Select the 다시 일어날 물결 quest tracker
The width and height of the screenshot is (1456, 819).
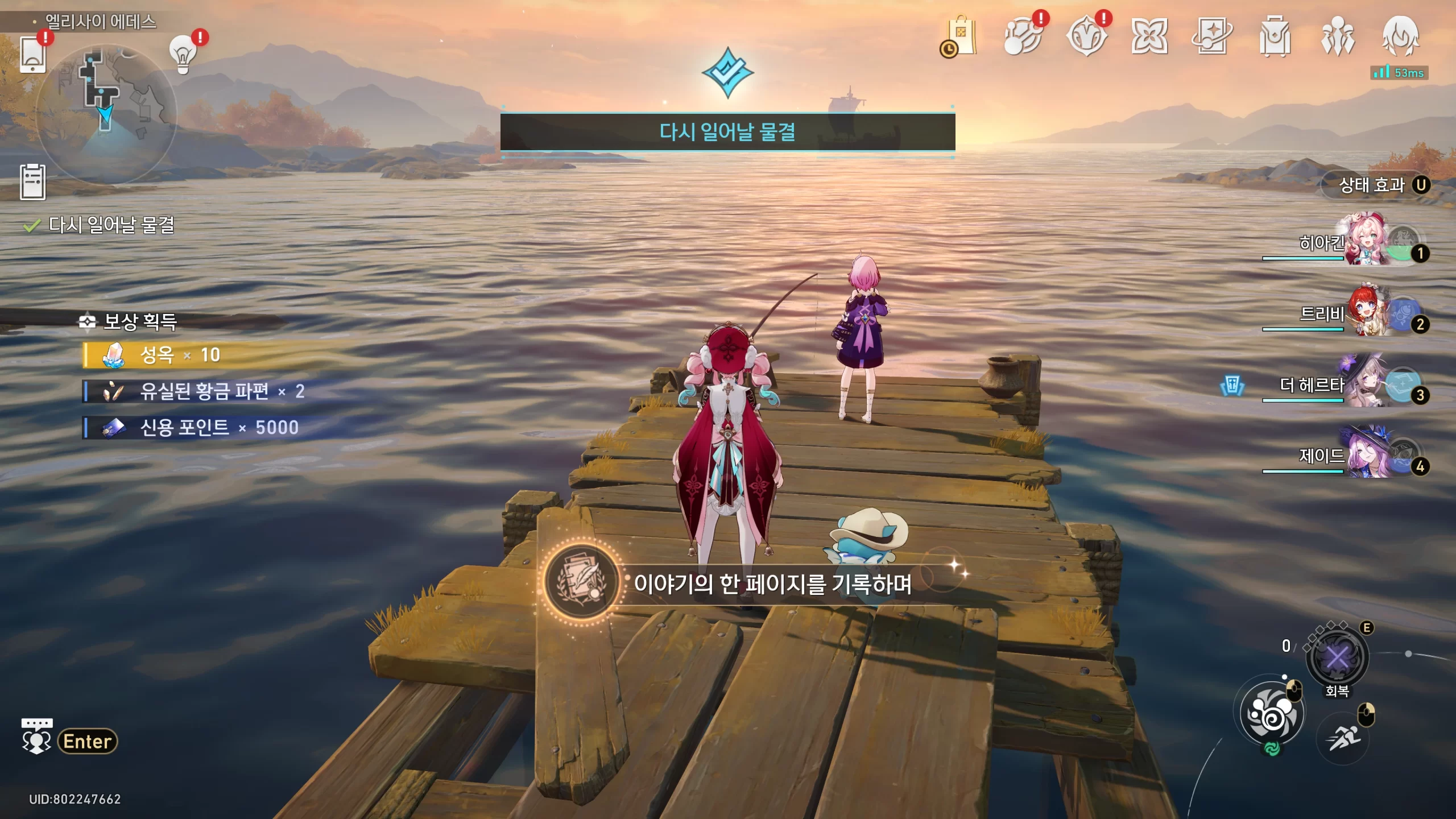(x=111, y=225)
